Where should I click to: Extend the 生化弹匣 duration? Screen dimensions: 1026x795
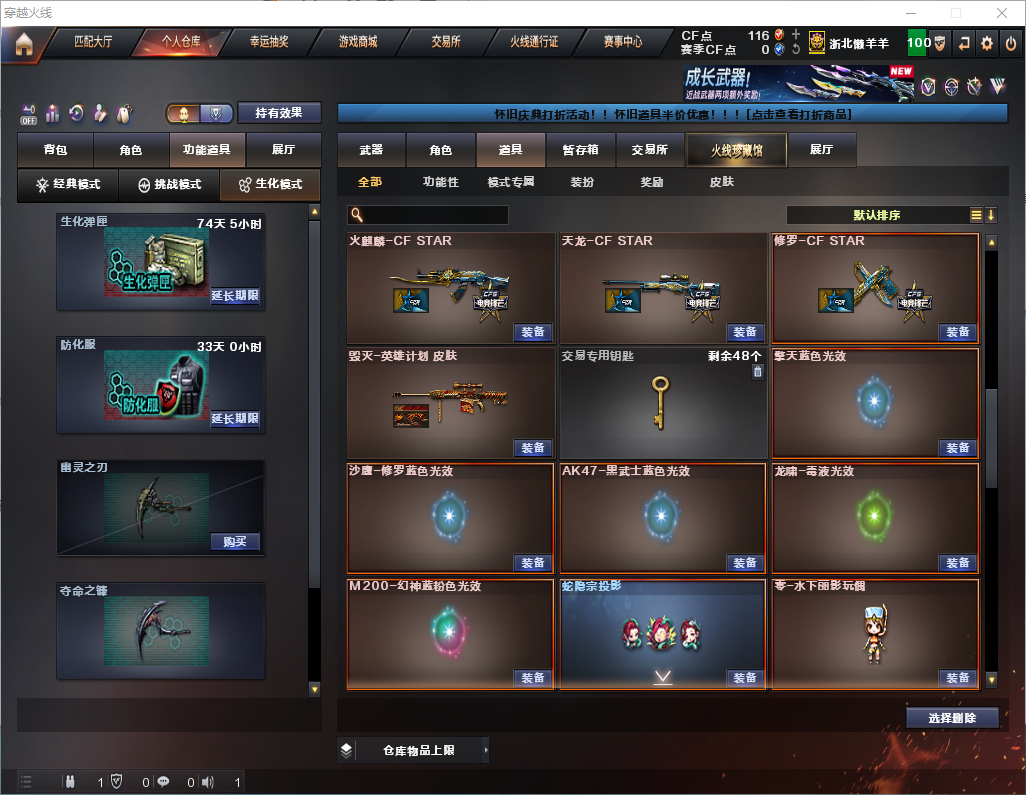pyautogui.click(x=235, y=296)
